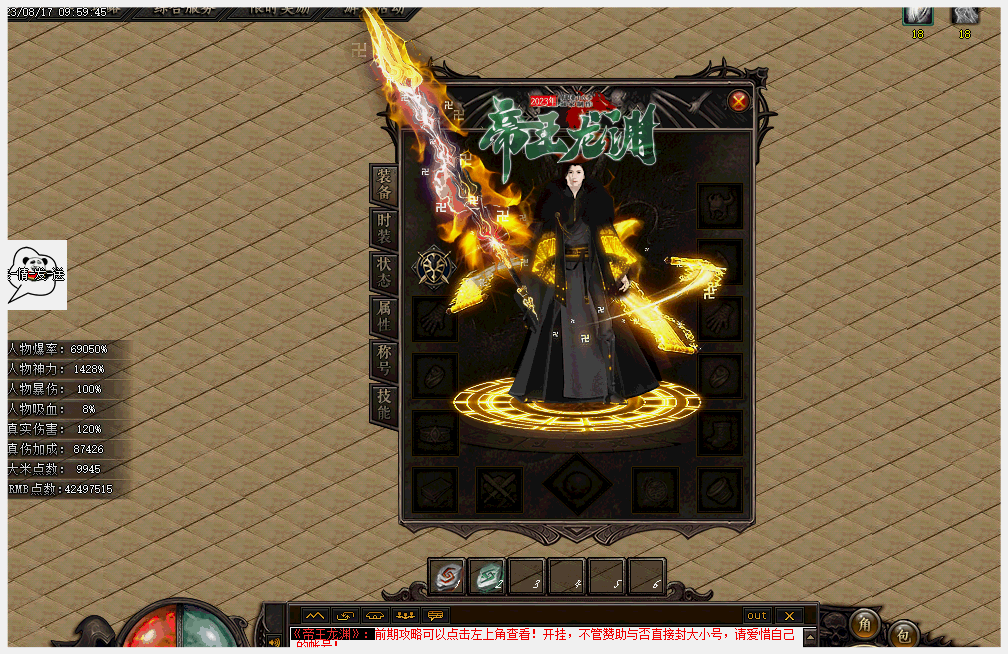Click the panda chat bubble icon
The width and height of the screenshot is (1008, 654).
point(38,273)
